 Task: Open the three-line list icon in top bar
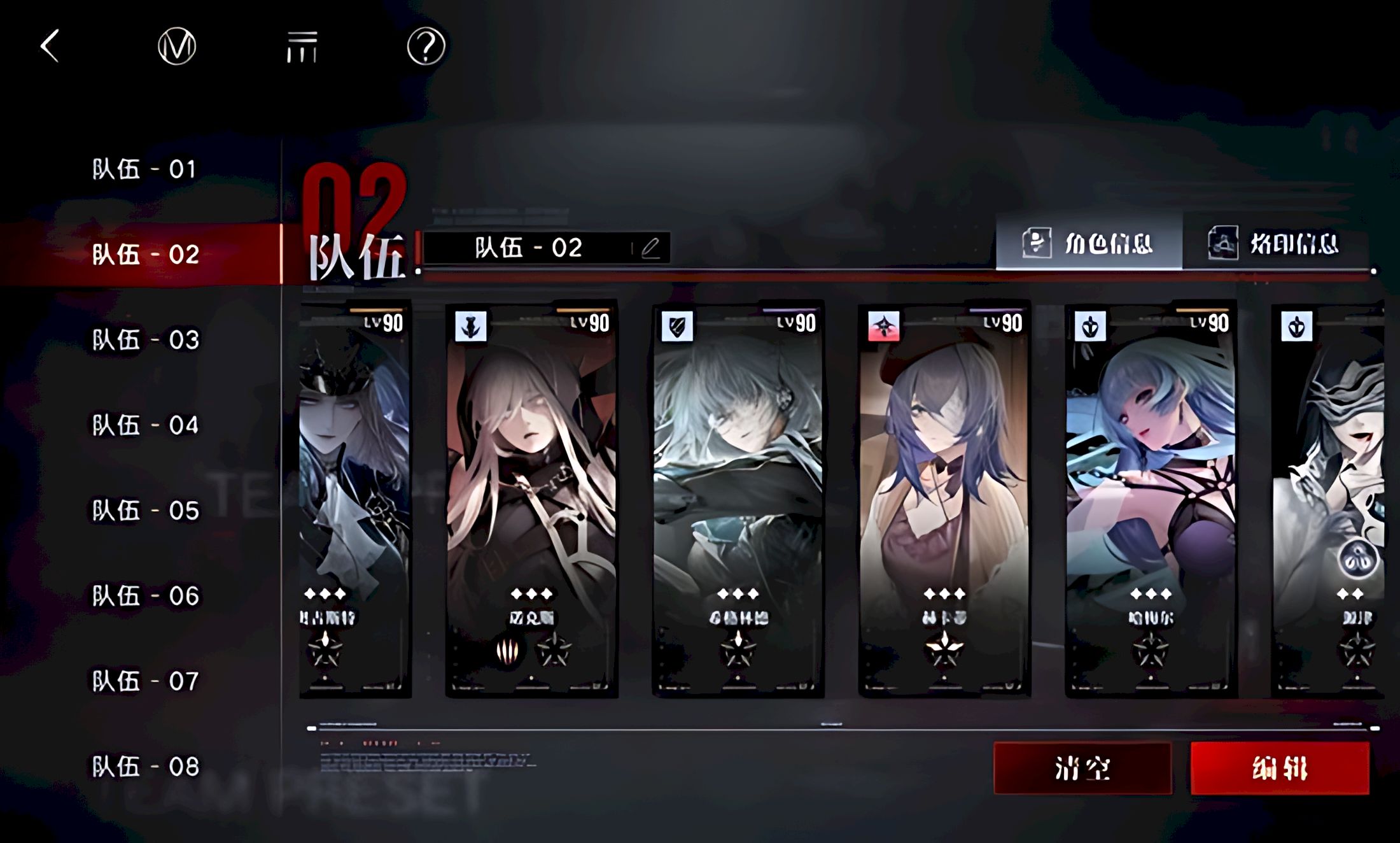[302, 47]
